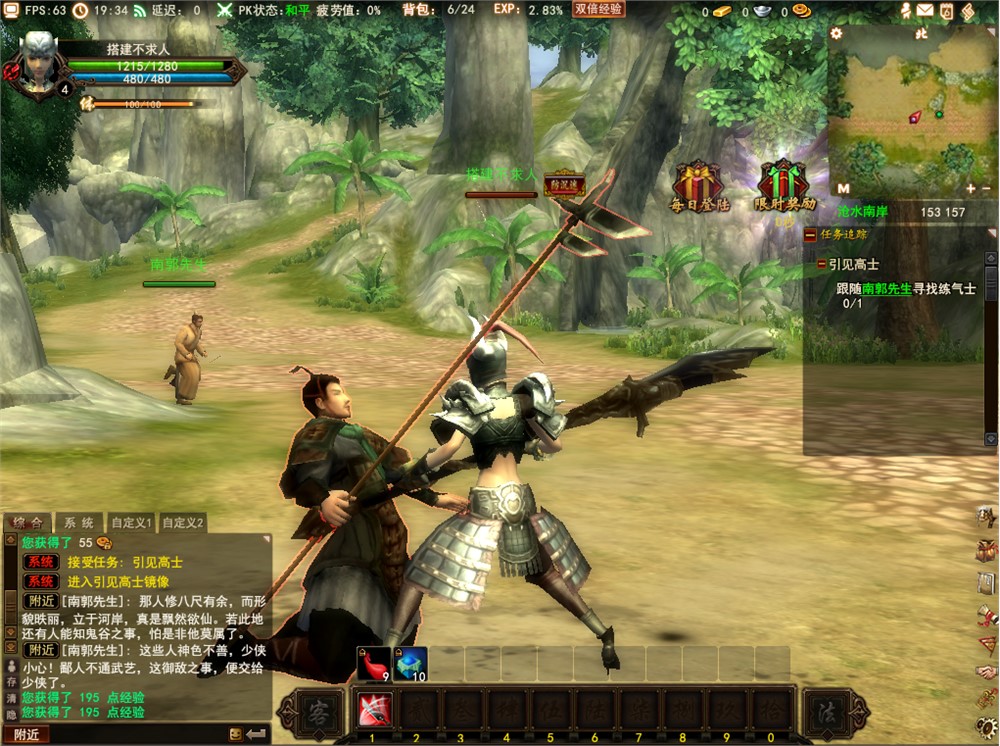Viewport: 1000px width, 746px height.
Task: Open the calendar icon in top bar
Action: tap(946, 11)
